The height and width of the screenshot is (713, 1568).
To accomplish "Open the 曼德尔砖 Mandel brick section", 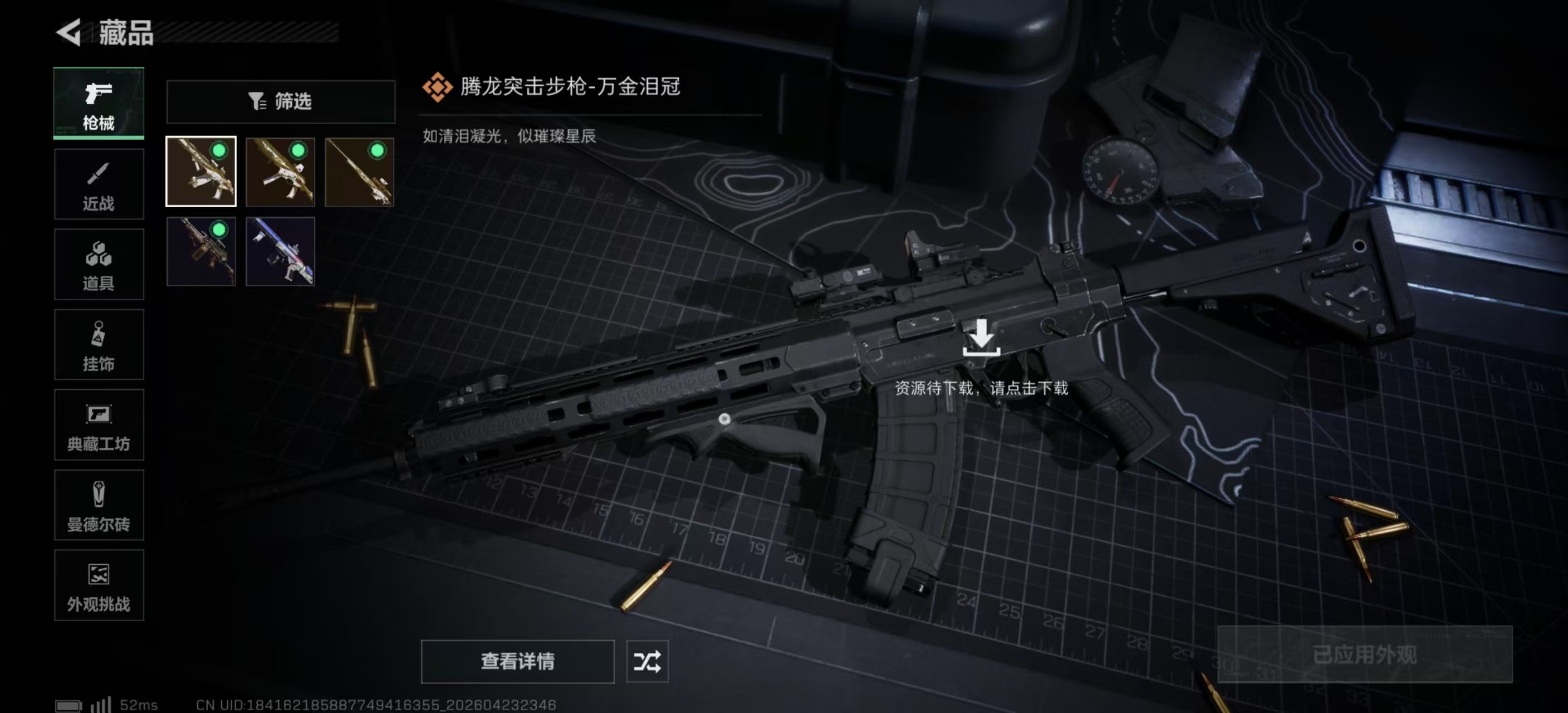I will [x=99, y=505].
